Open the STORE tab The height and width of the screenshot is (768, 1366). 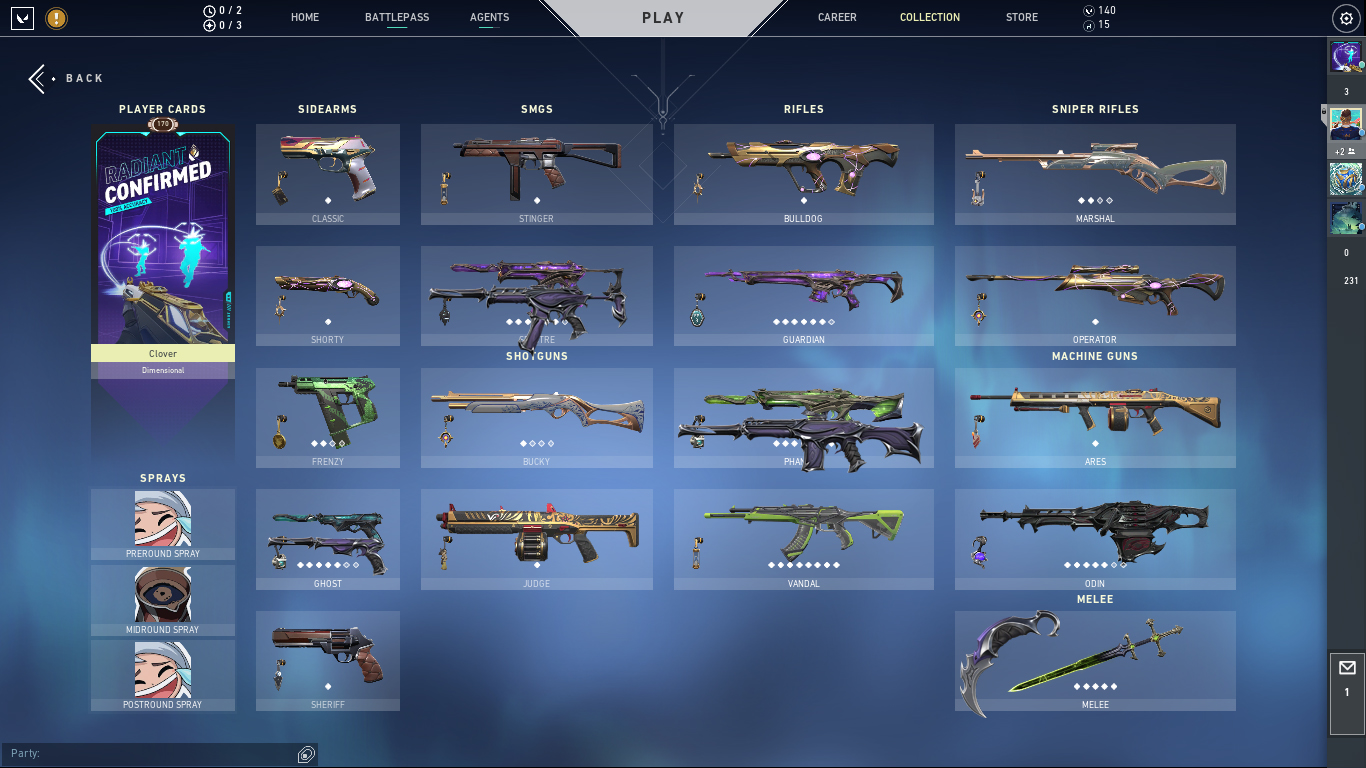[1021, 17]
